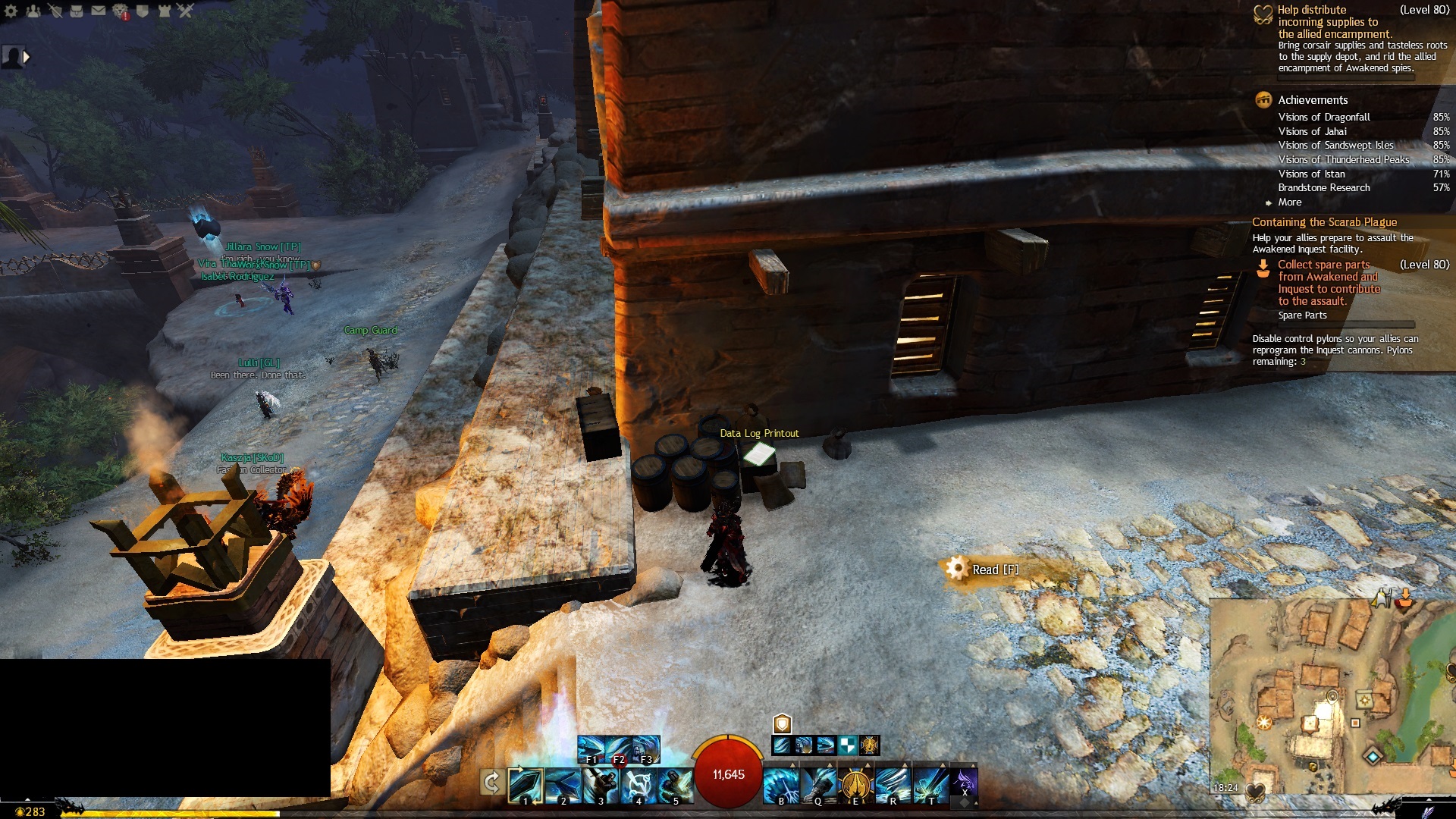The image size is (1456, 819).
Task: Click the blue waypoint diamond on the minimap
Action: 1372,756
